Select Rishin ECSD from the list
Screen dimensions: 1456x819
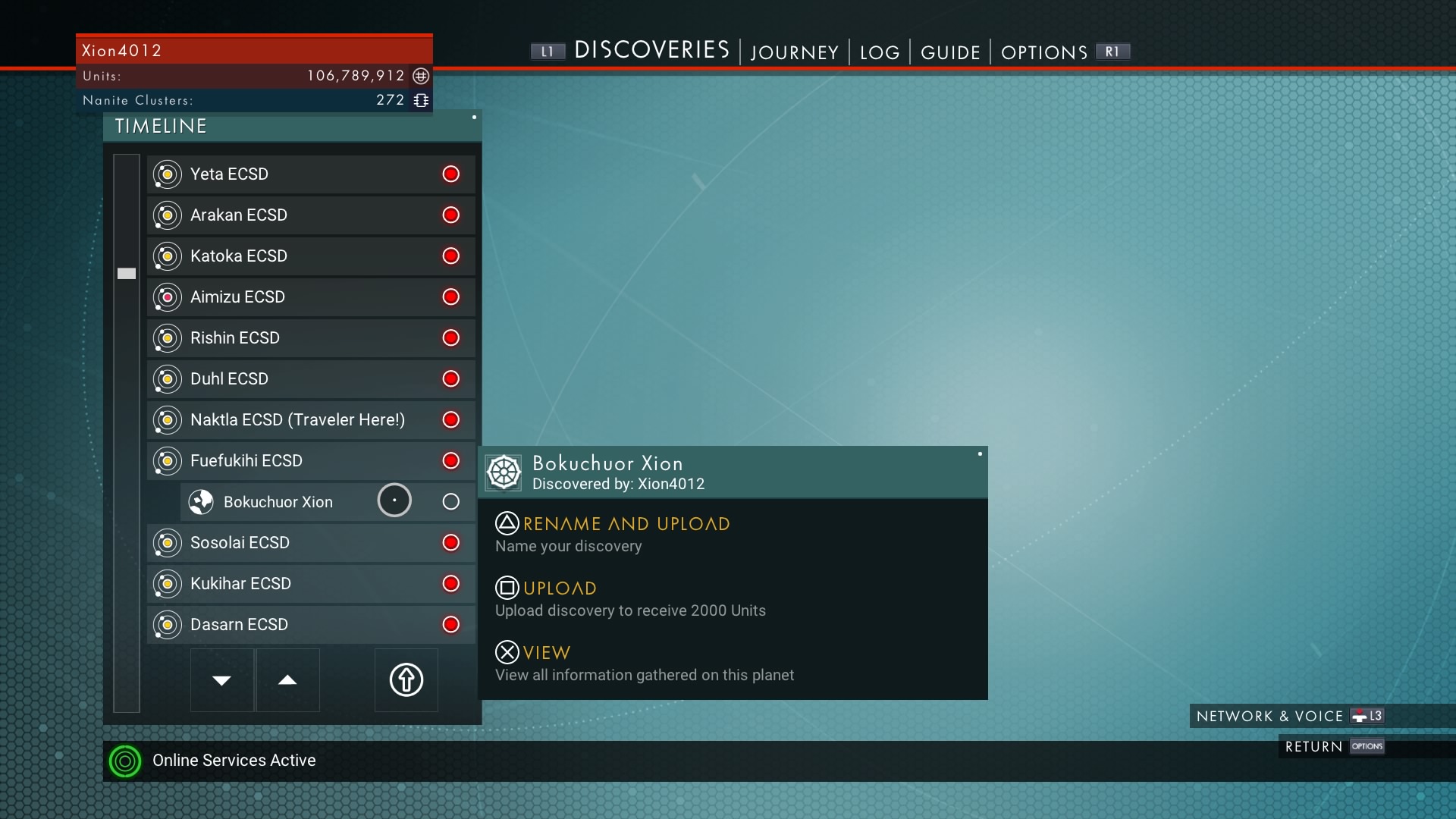point(311,338)
